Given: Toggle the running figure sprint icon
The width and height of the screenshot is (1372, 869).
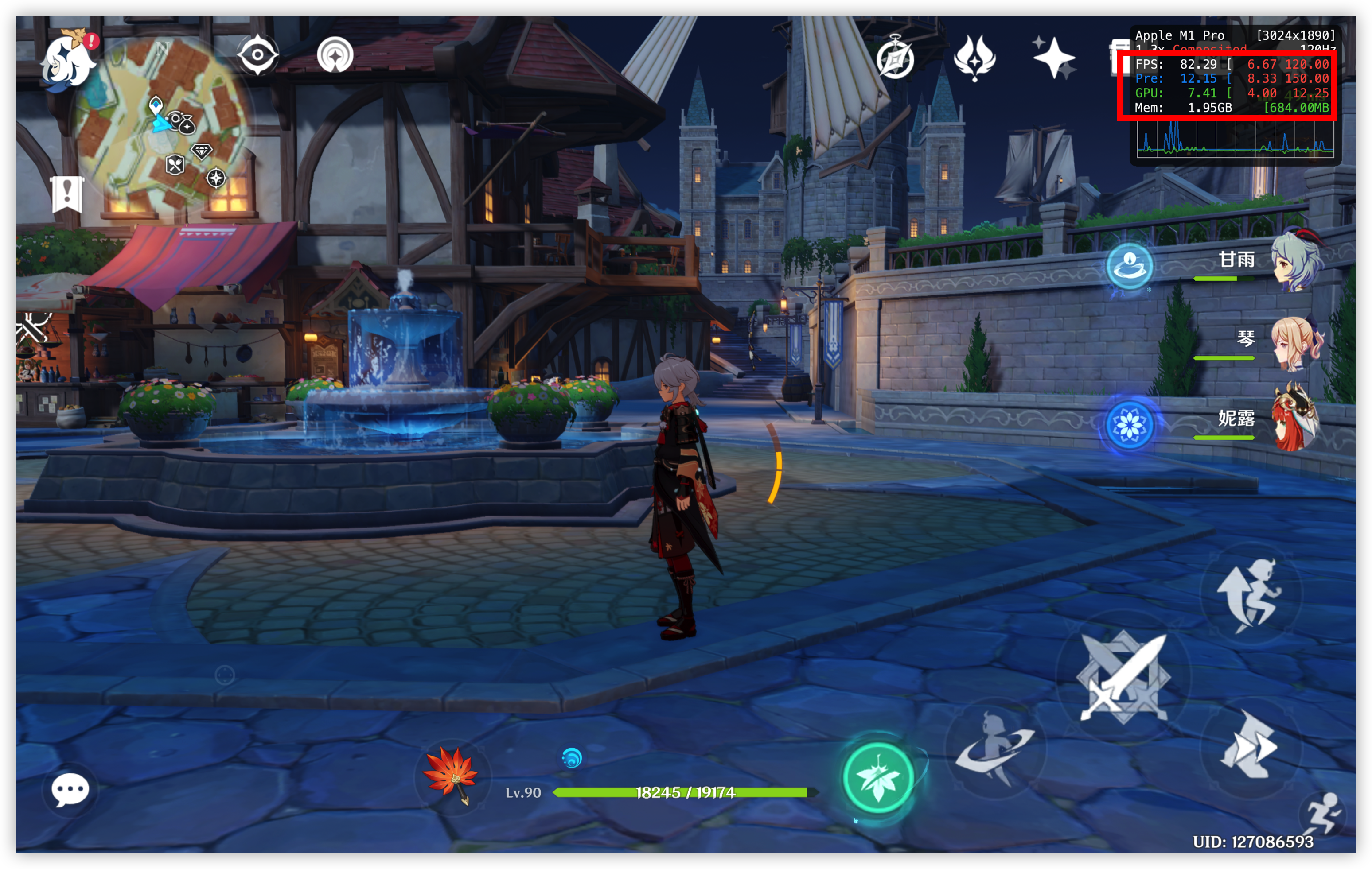Looking at the screenshot, I should [x=1323, y=815].
